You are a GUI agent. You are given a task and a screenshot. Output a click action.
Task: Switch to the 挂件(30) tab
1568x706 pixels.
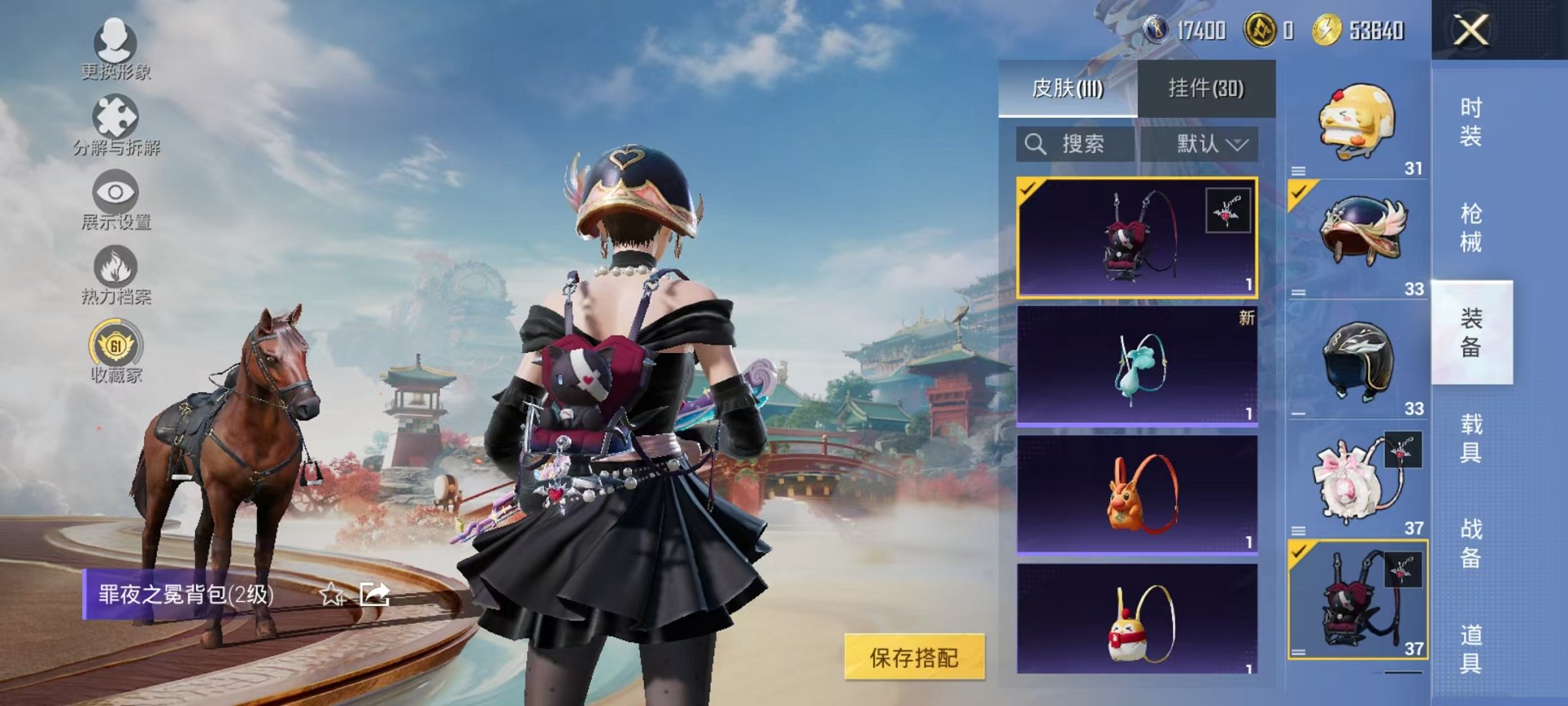click(1204, 88)
